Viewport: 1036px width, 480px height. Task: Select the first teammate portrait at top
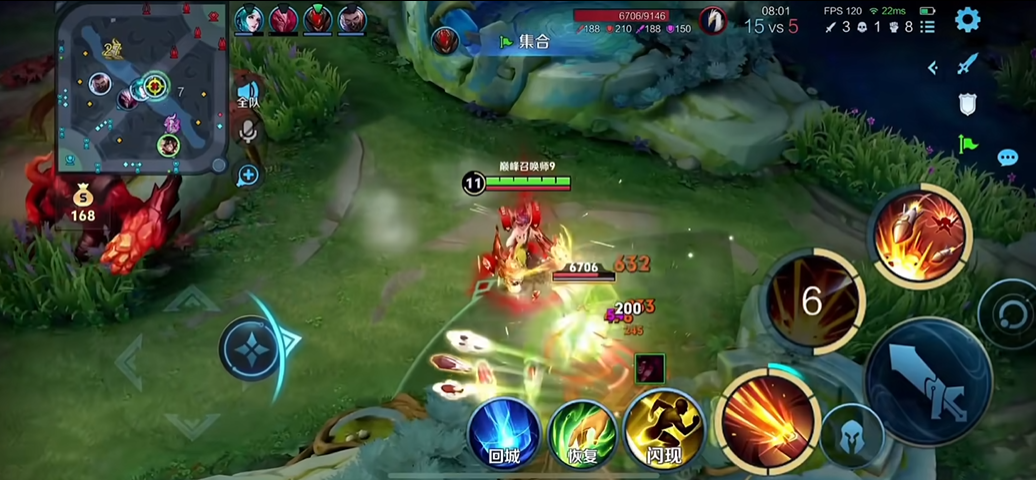click(x=249, y=19)
